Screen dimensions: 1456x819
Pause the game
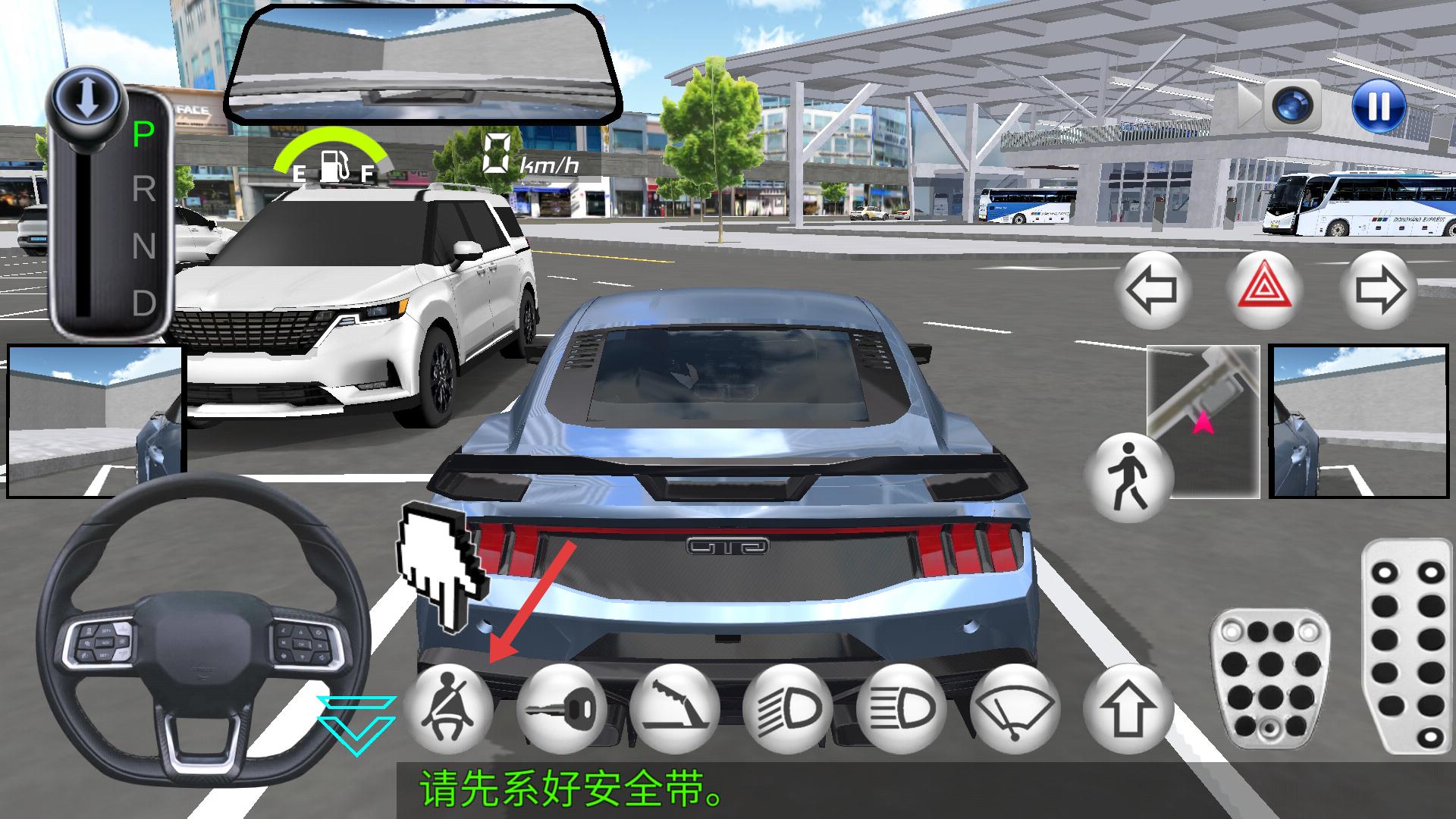[x=1378, y=105]
